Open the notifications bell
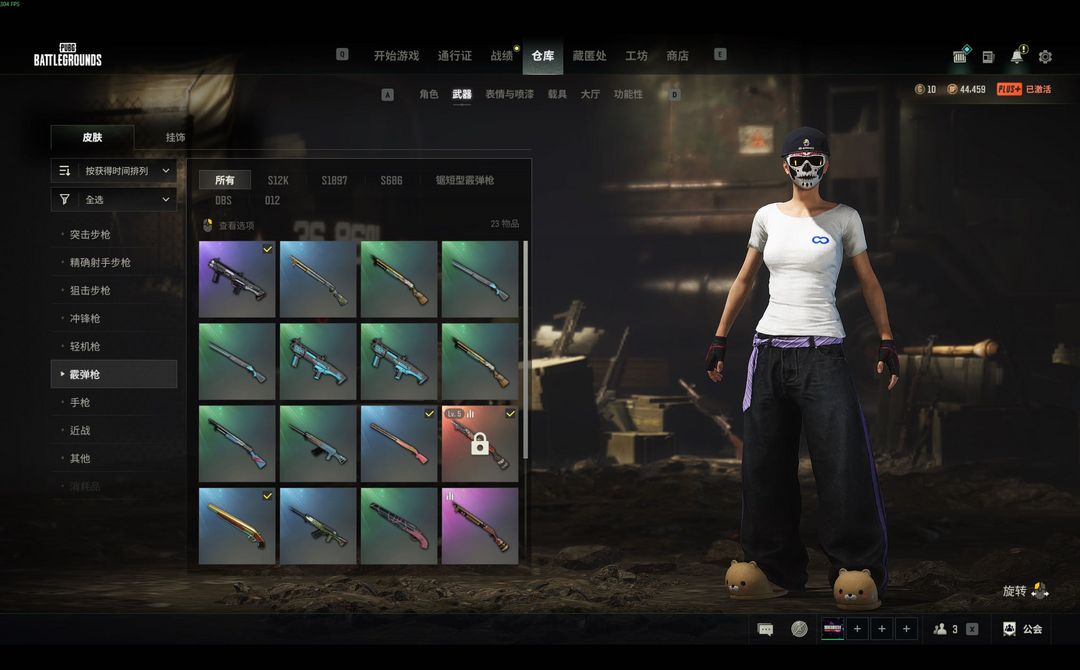The width and height of the screenshot is (1080, 670). pos(1017,56)
